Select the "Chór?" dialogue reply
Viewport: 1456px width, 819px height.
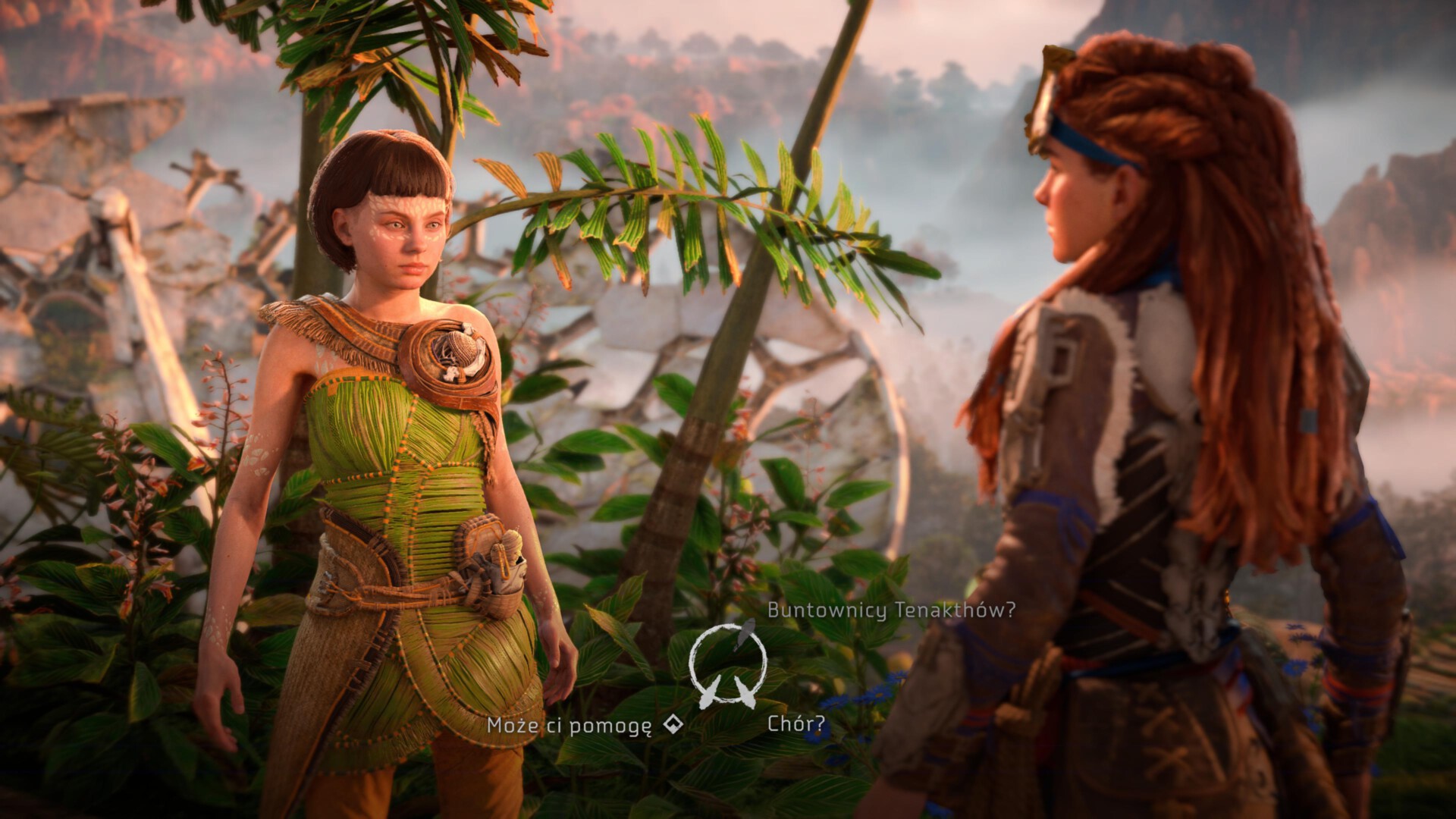[x=795, y=723]
